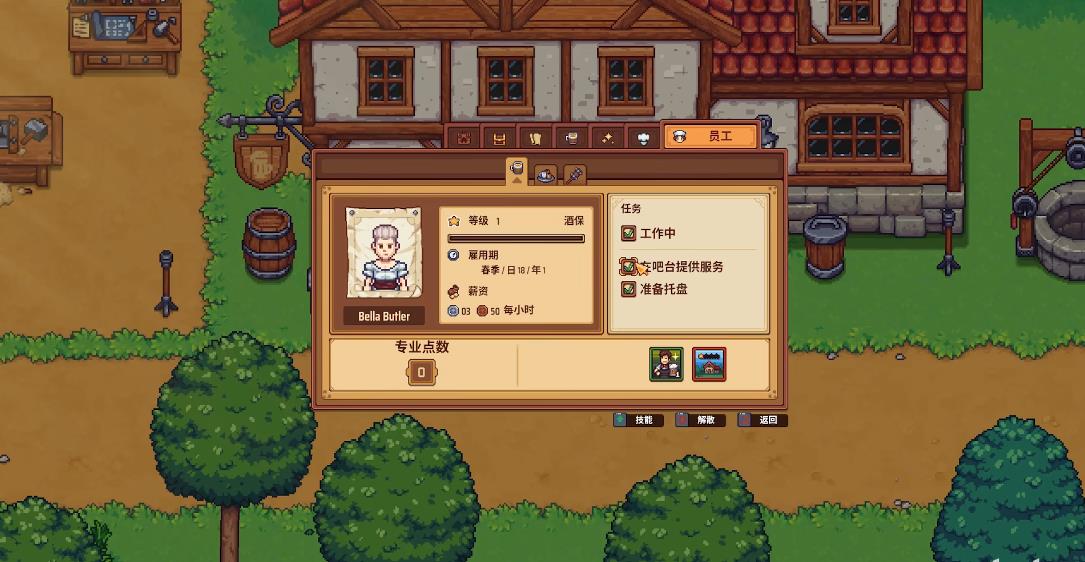Toggle the 工作中 (working) checkbox
This screenshot has height=562, width=1085.
pos(628,233)
